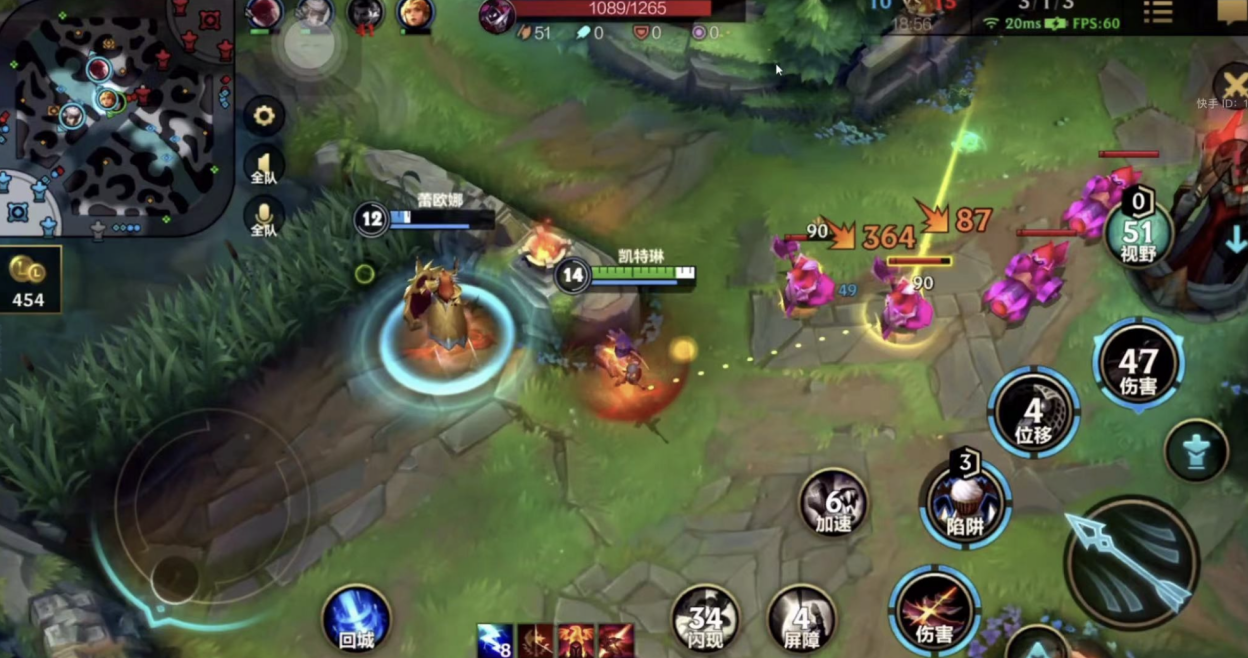The image size is (1248, 658).
Task: Cast the 伤害 ability showing 47
Action: [x=1138, y=366]
